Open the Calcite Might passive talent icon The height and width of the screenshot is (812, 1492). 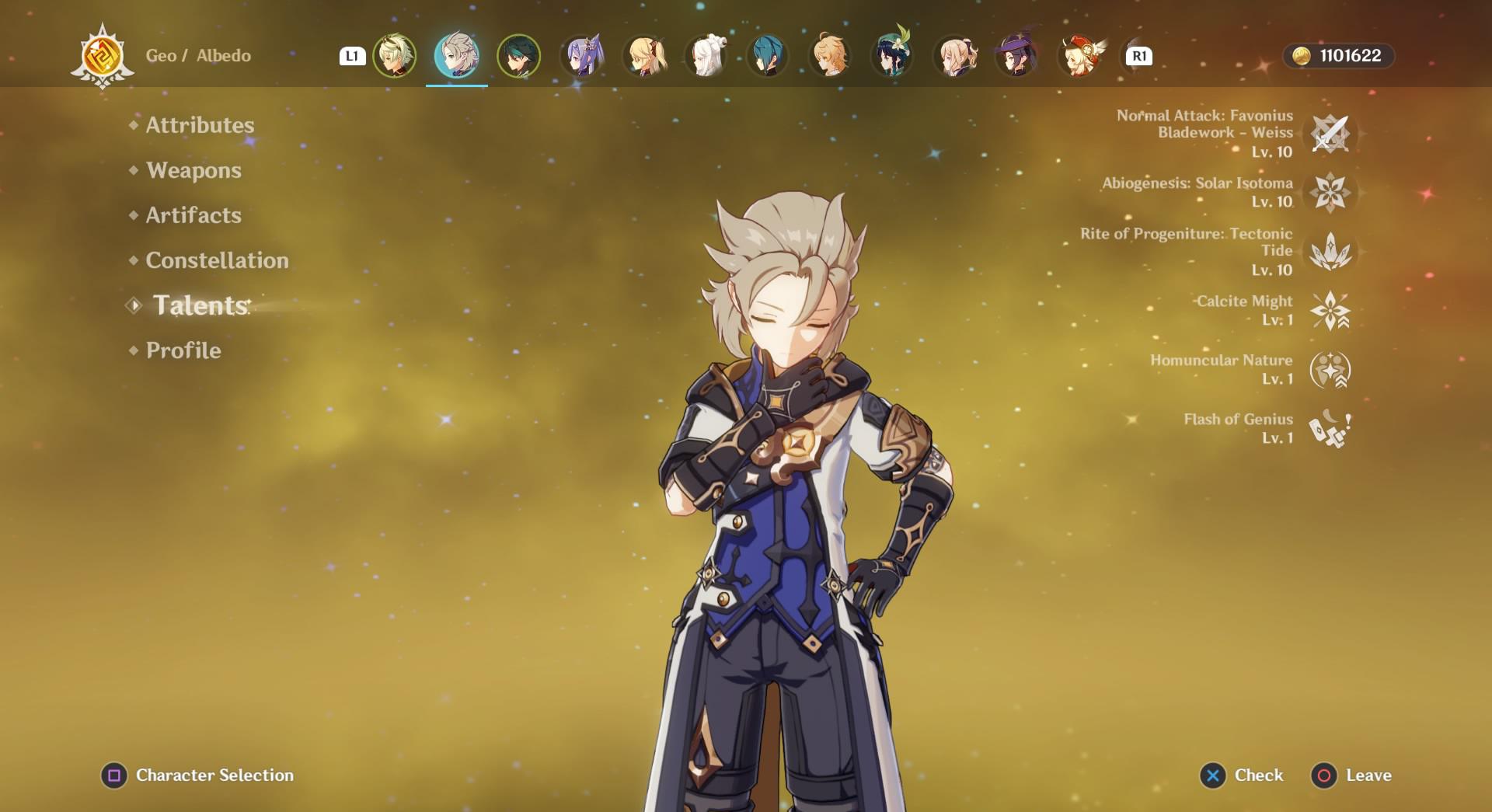1331,310
